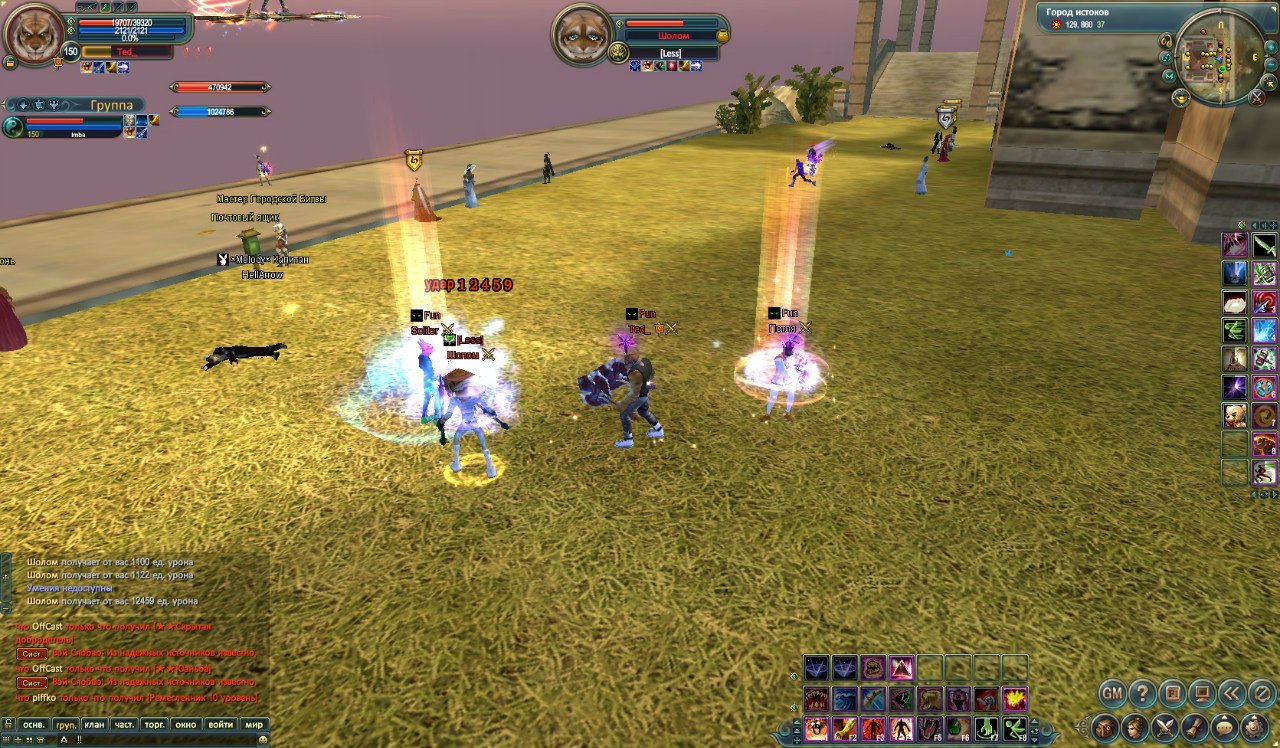1280x748 pixels.
Task: Open the crossed swords skills menu
Action: (1165, 727)
